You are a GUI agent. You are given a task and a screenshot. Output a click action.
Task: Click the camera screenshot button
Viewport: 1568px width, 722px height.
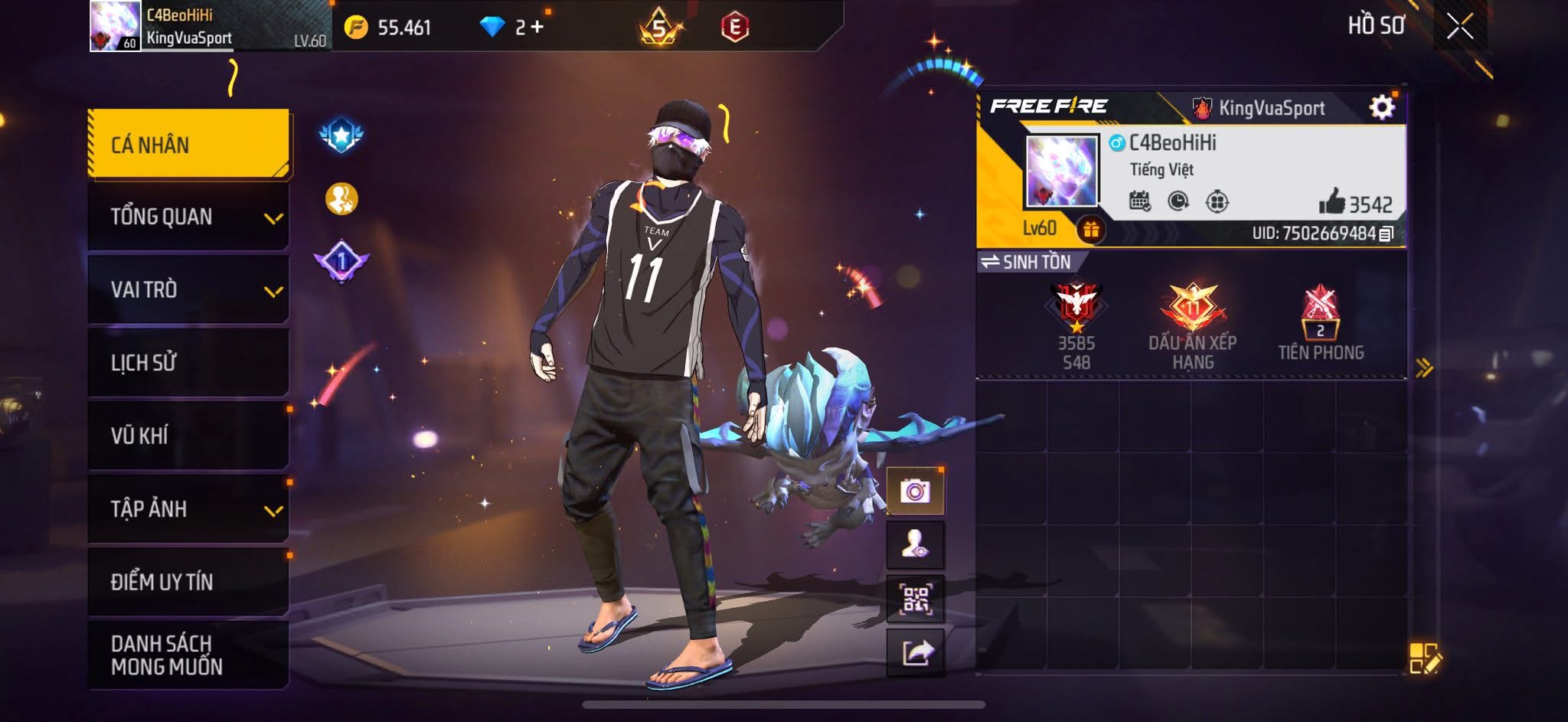click(x=915, y=491)
